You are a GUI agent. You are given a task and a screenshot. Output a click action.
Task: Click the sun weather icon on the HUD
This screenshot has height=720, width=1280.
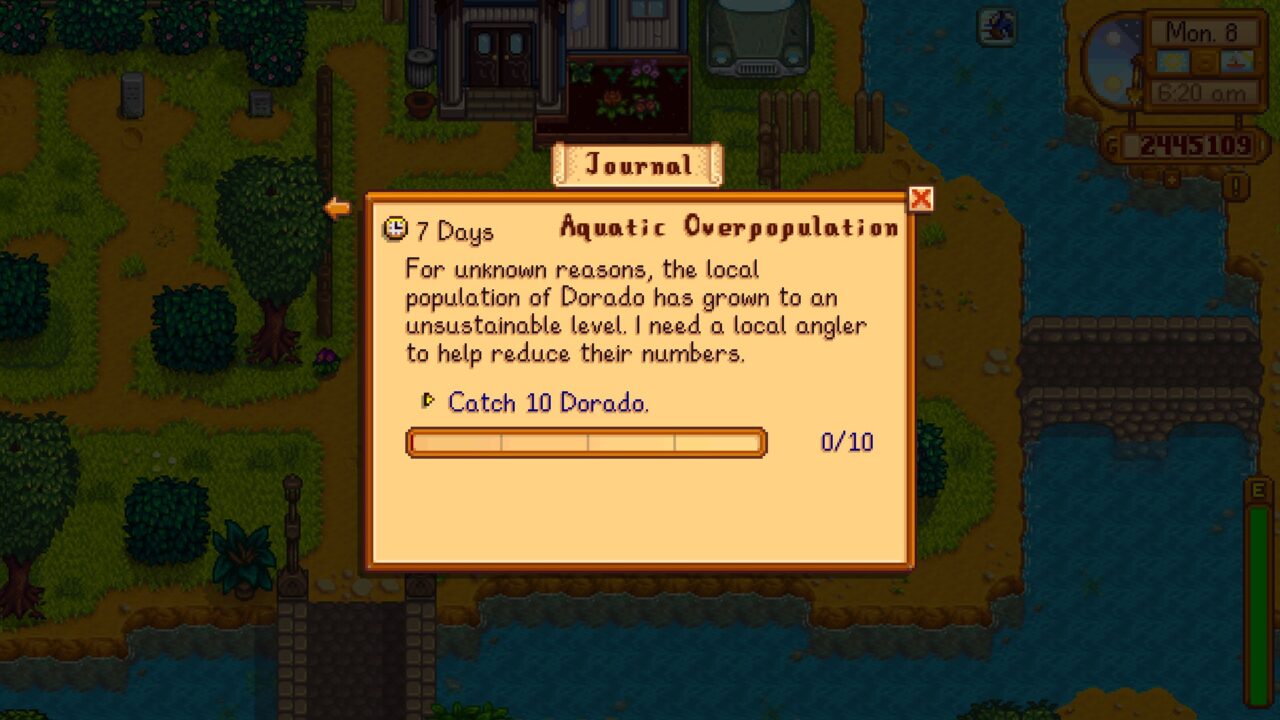pos(1173,61)
